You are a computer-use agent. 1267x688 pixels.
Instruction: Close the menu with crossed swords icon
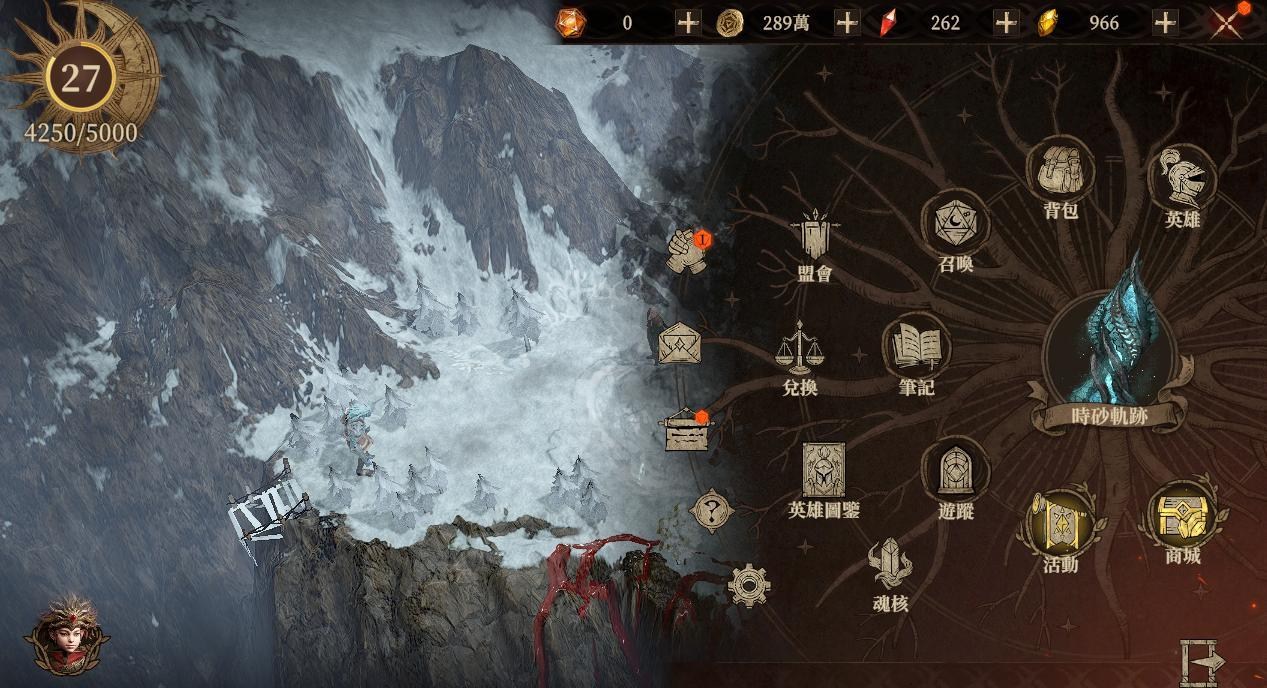pos(1227,22)
